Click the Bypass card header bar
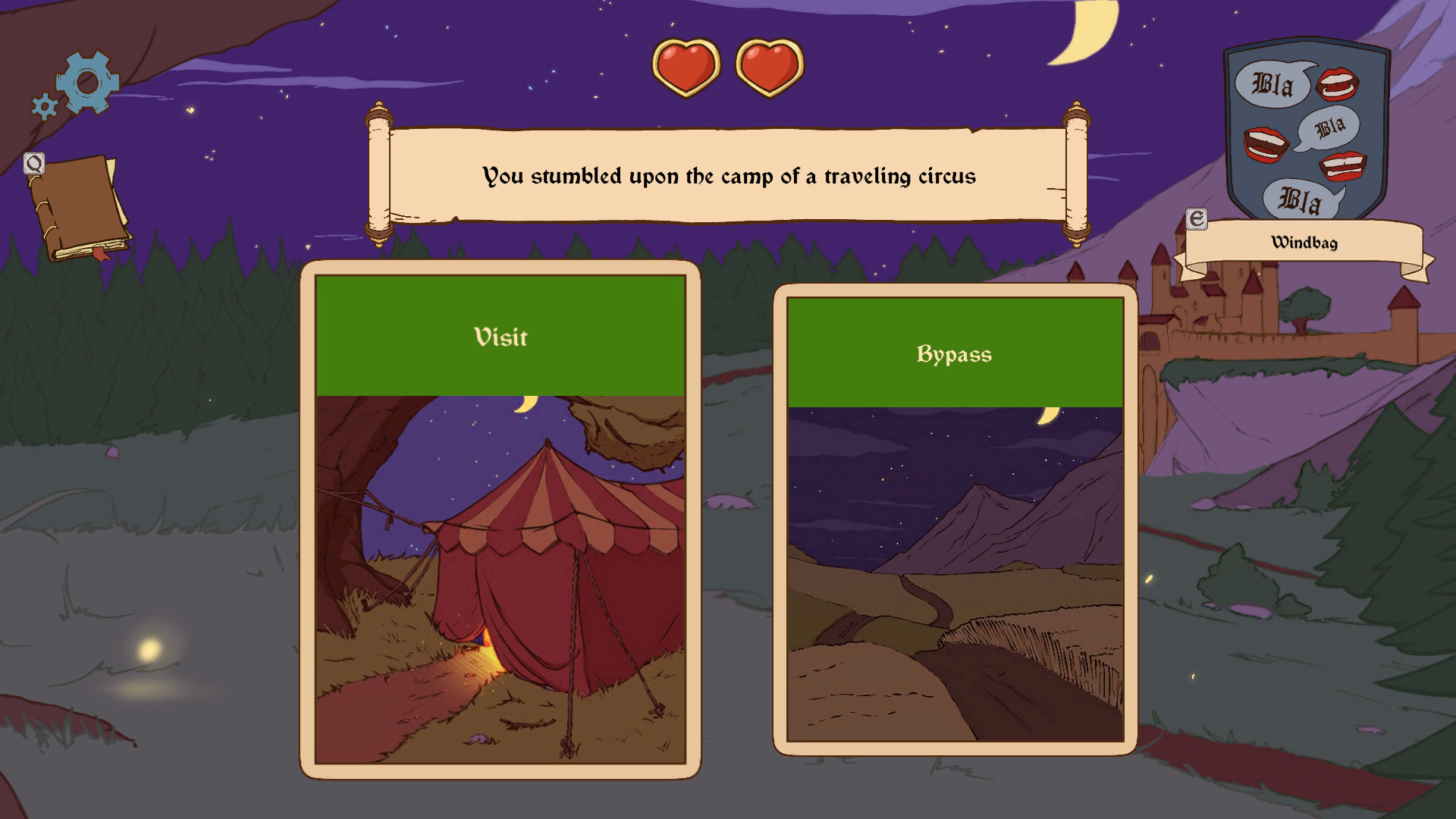 coord(954,353)
